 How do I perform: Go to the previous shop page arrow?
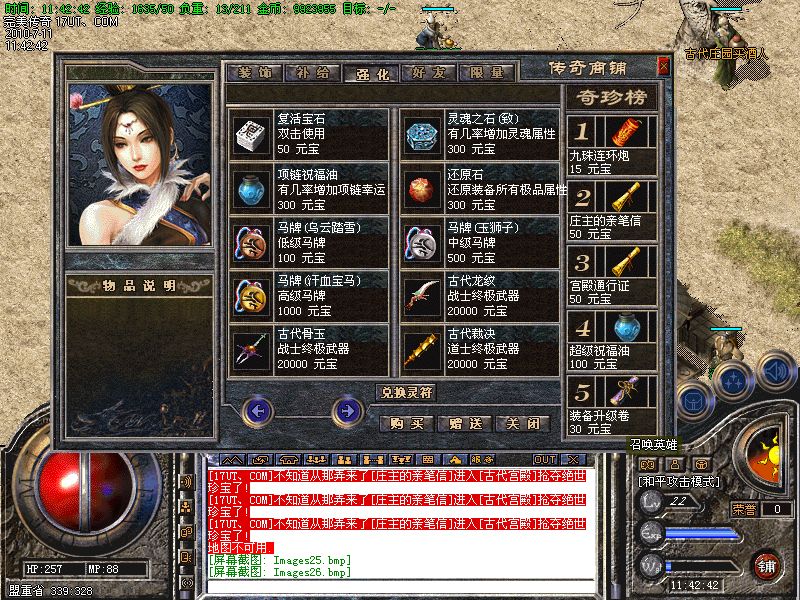tap(257, 409)
